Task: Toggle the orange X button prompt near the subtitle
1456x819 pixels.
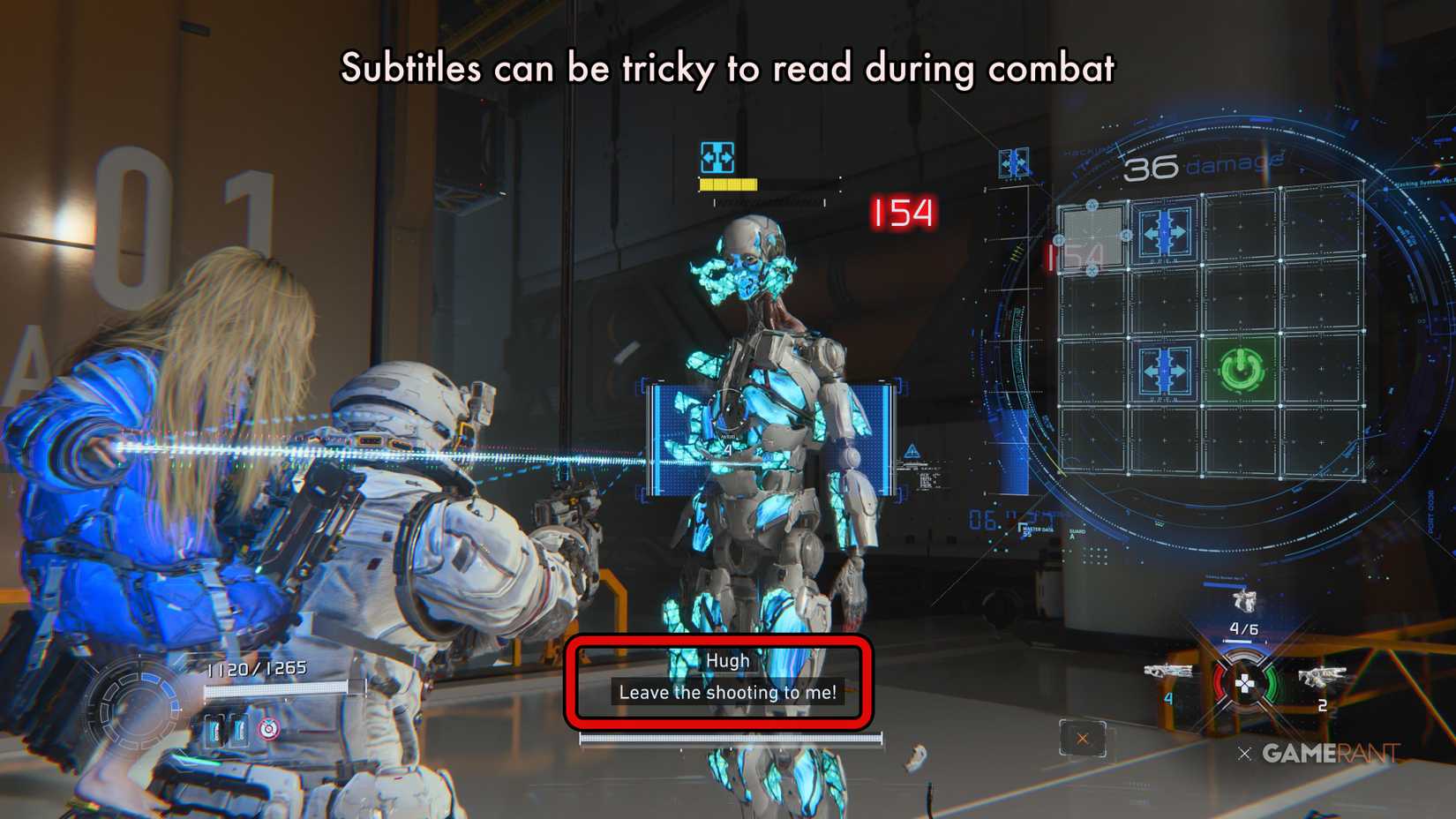Action: (x=1082, y=738)
